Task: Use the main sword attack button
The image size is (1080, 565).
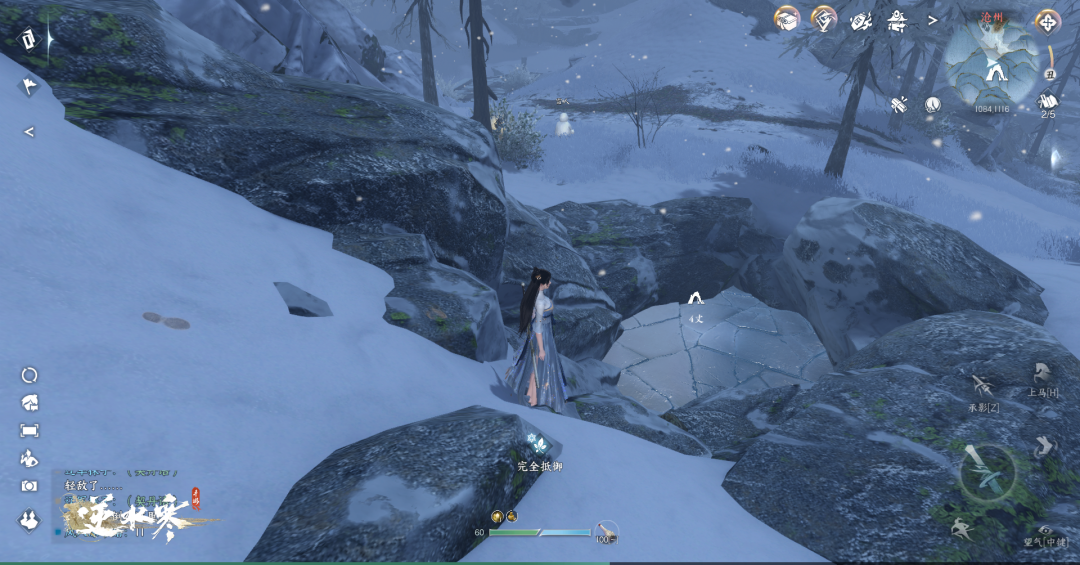Action: pos(988,473)
